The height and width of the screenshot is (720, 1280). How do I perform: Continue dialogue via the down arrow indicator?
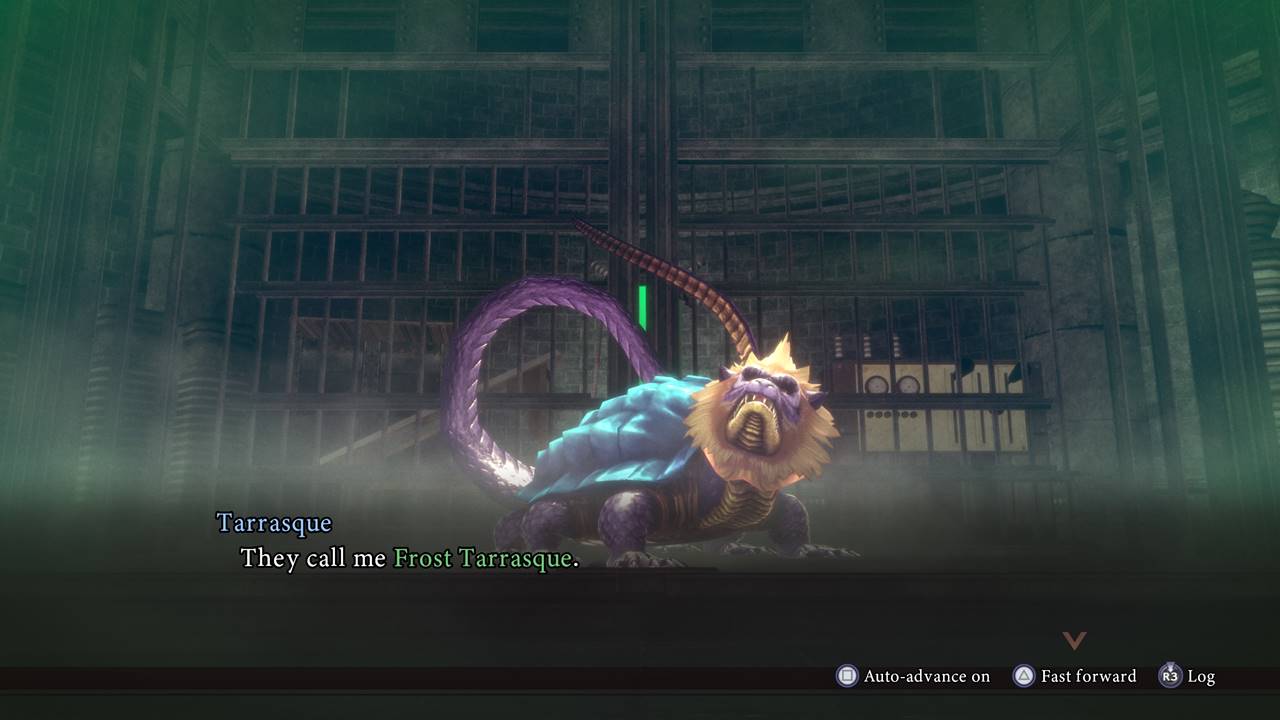(x=1074, y=640)
